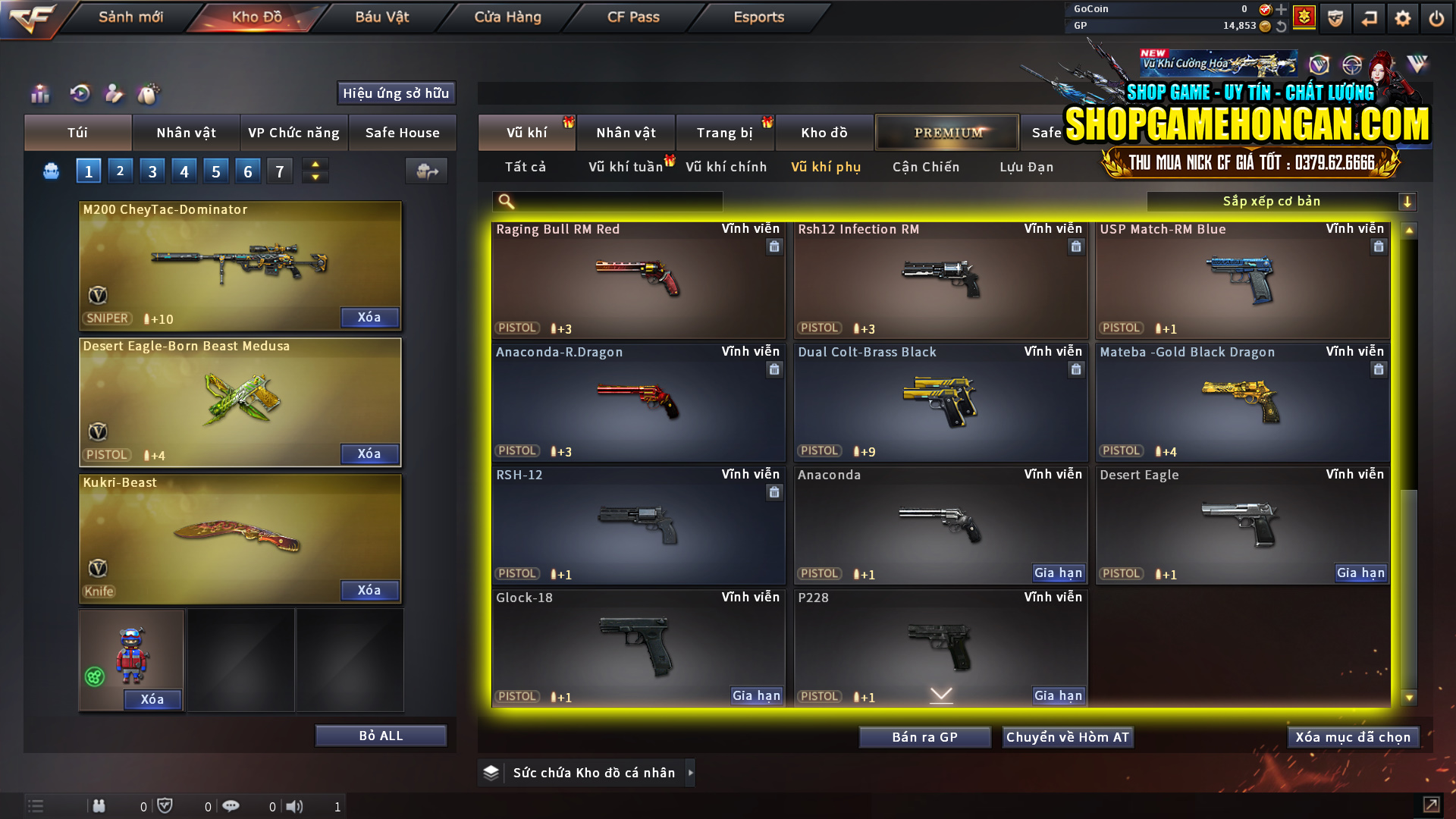Click the backpack transfer icon beside slot numbers
The height and width of the screenshot is (819, 1456).
[x=426, y=171]
